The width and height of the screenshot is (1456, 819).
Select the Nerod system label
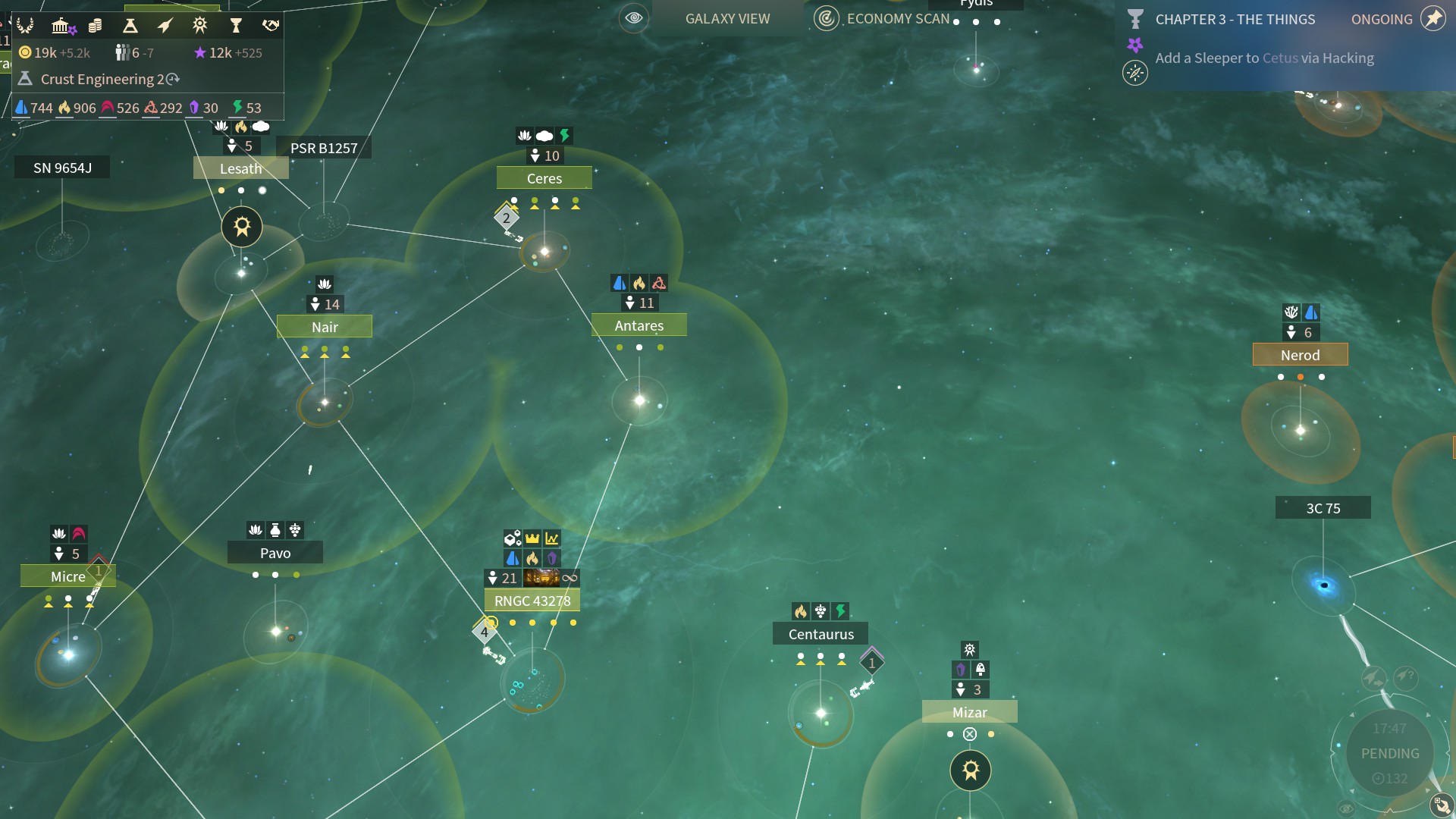coord(1301,355)
